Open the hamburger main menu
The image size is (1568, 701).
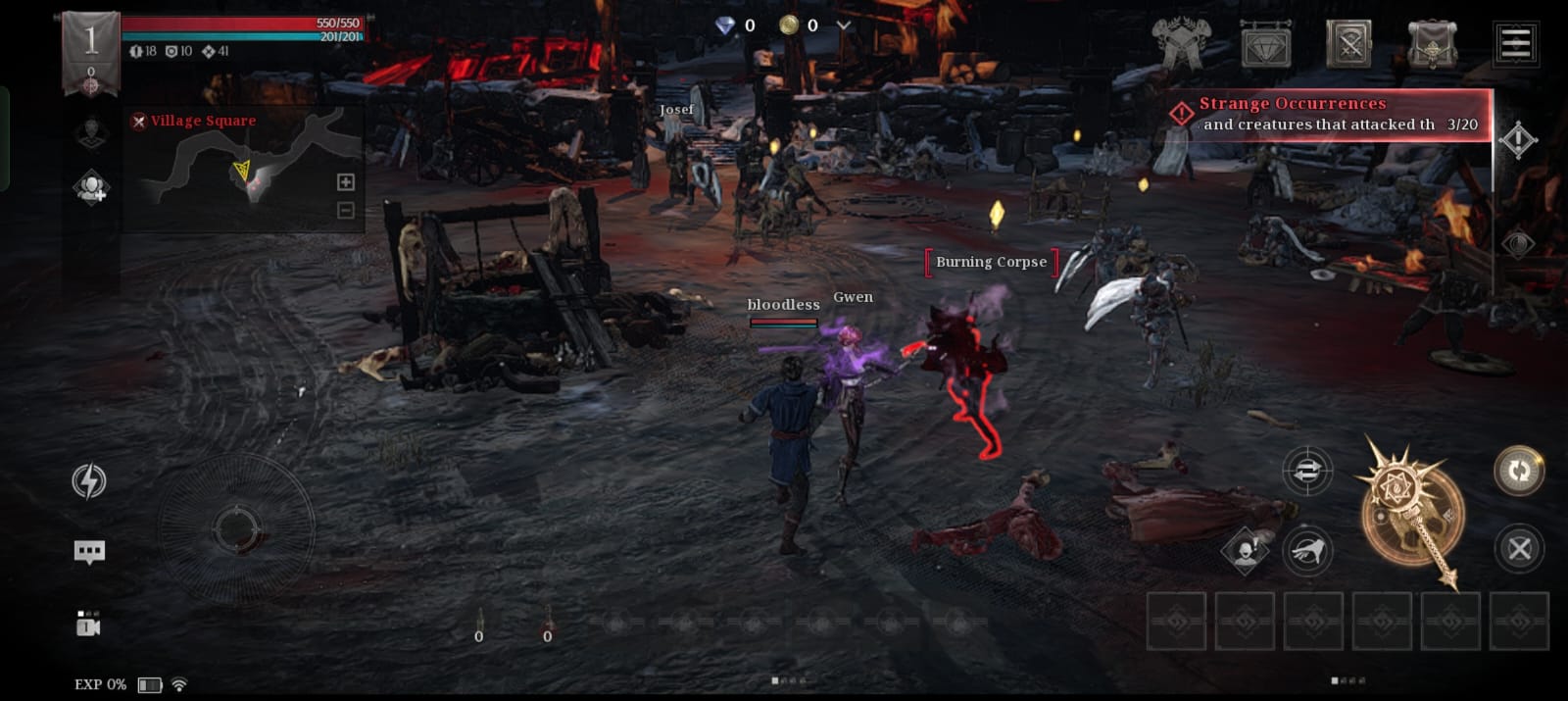click(x=1515, y=43)
